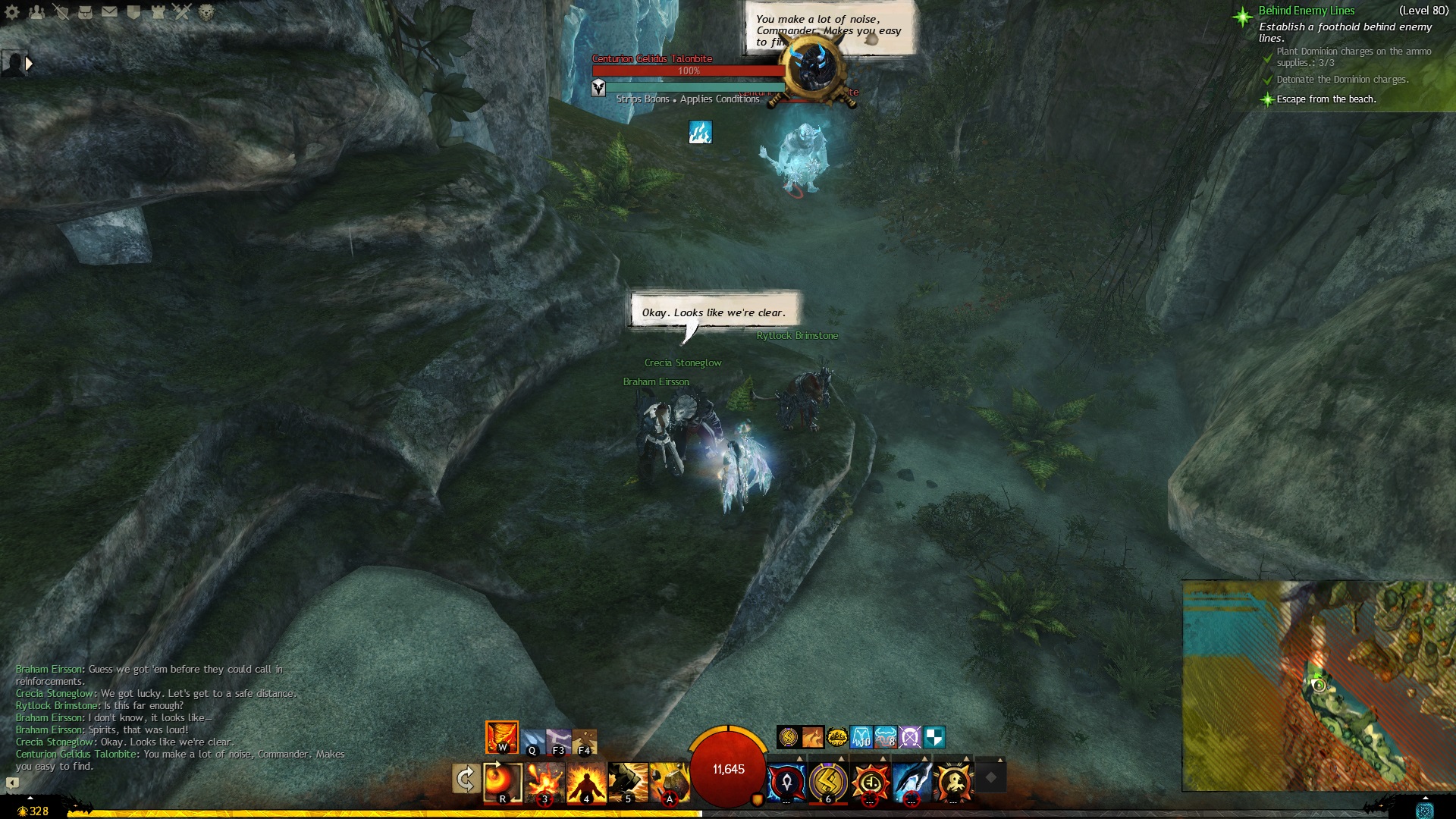Open the PvP crossed swords icon
This screenshot has height=819, width=1456.
182,12
